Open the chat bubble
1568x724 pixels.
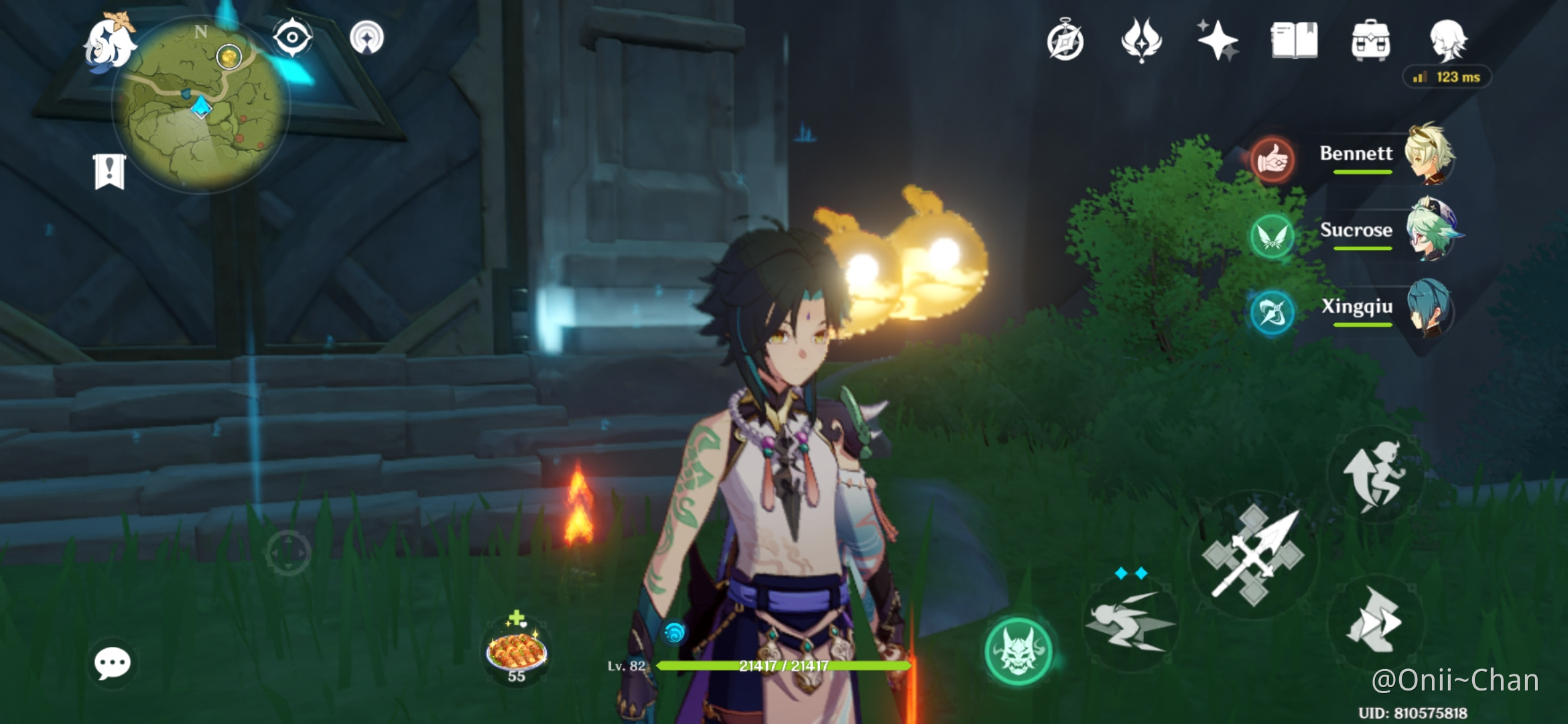click(112, 664)
